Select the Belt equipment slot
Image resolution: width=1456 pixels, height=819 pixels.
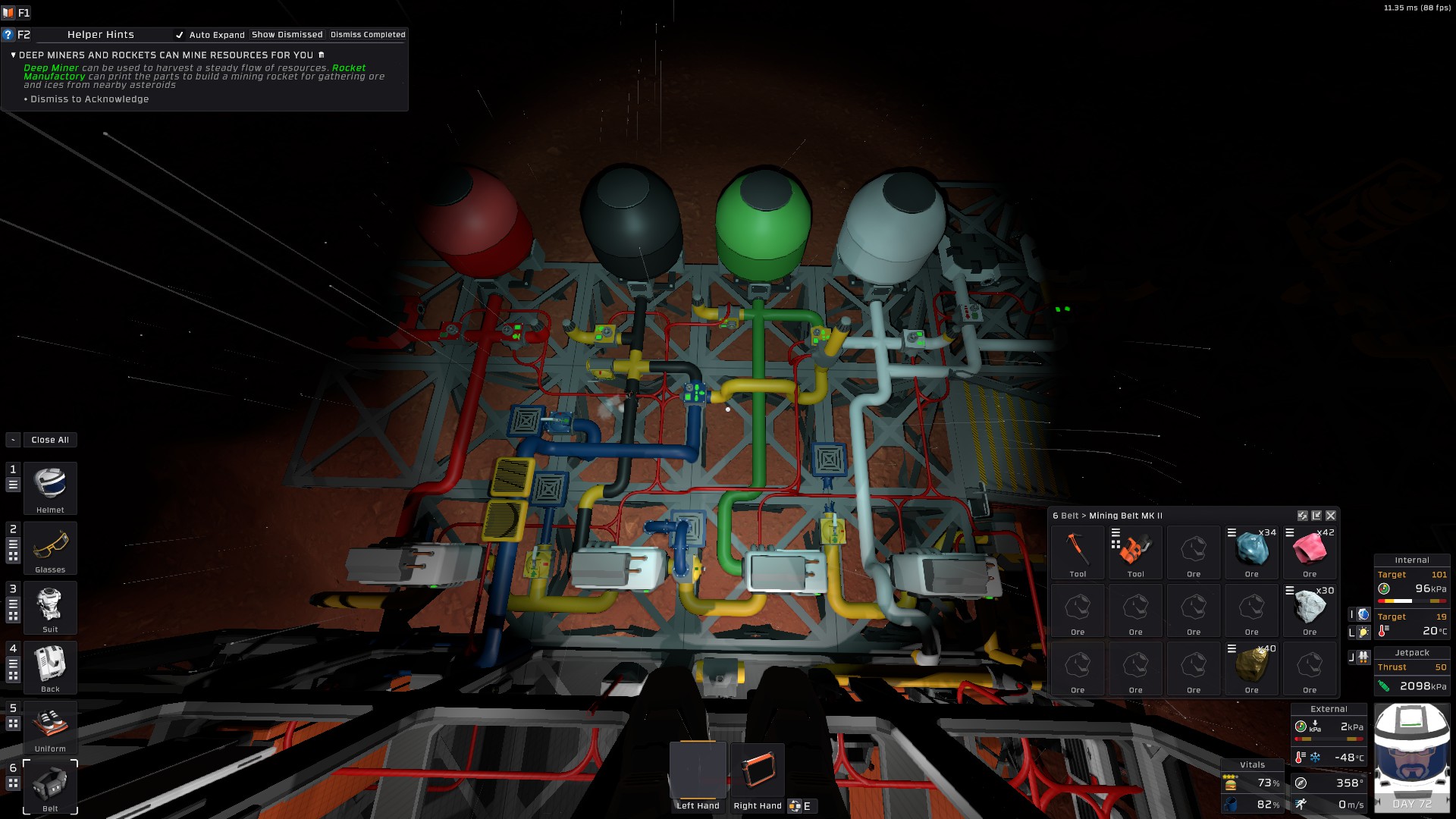(50, 786)
